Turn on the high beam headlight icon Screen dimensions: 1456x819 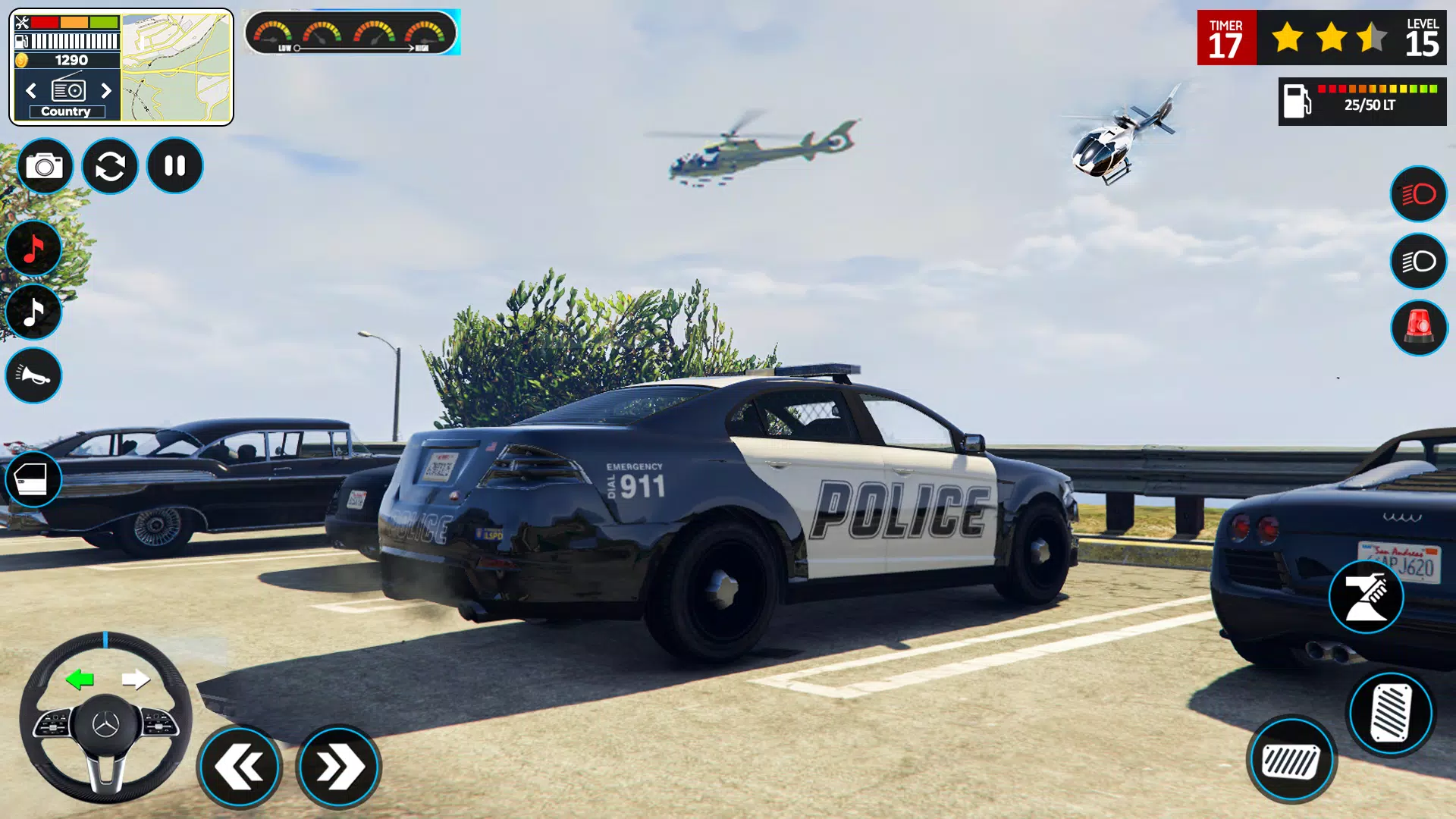click(1419, 194)
